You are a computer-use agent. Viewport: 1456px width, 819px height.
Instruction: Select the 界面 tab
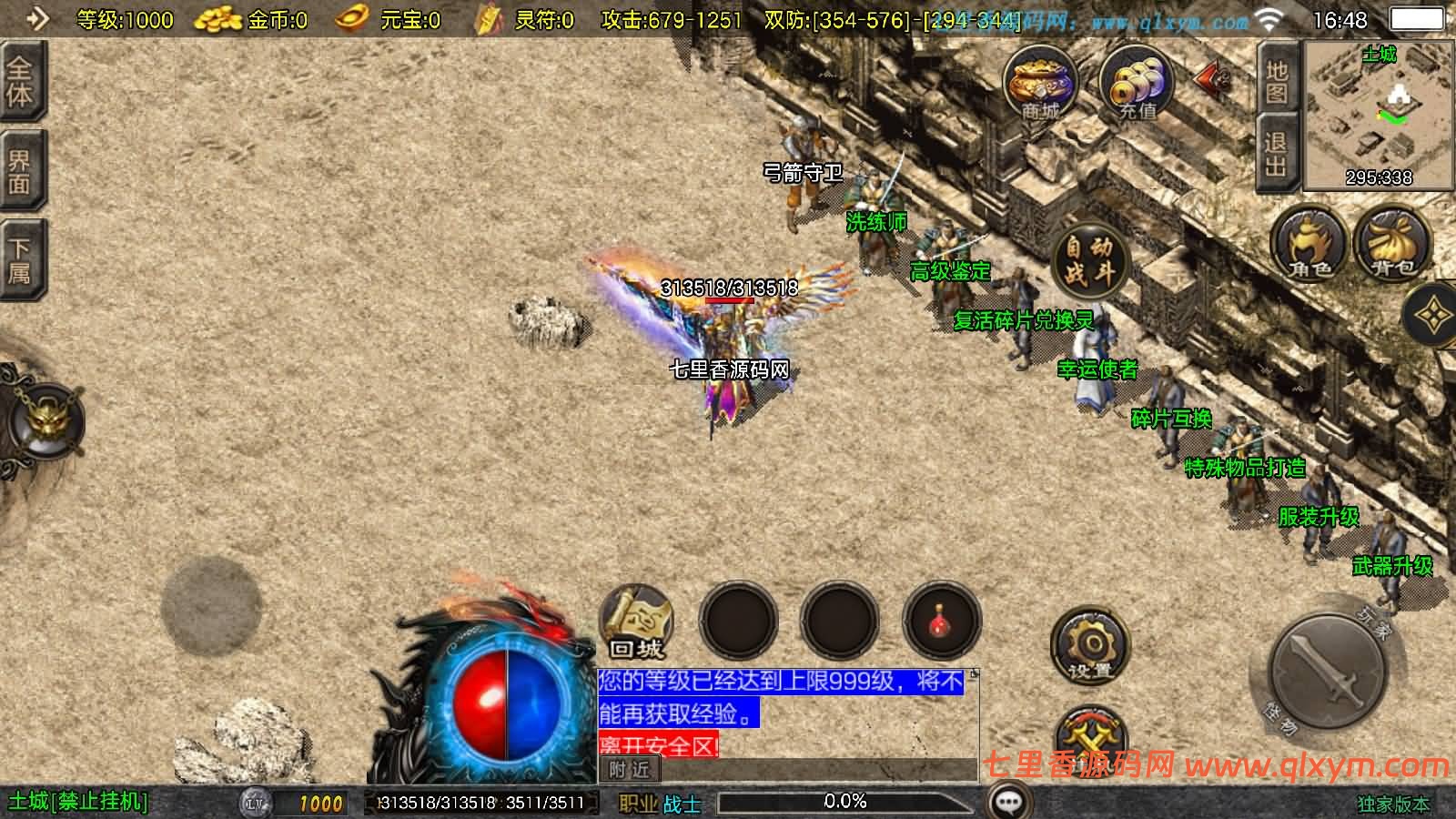20,171
